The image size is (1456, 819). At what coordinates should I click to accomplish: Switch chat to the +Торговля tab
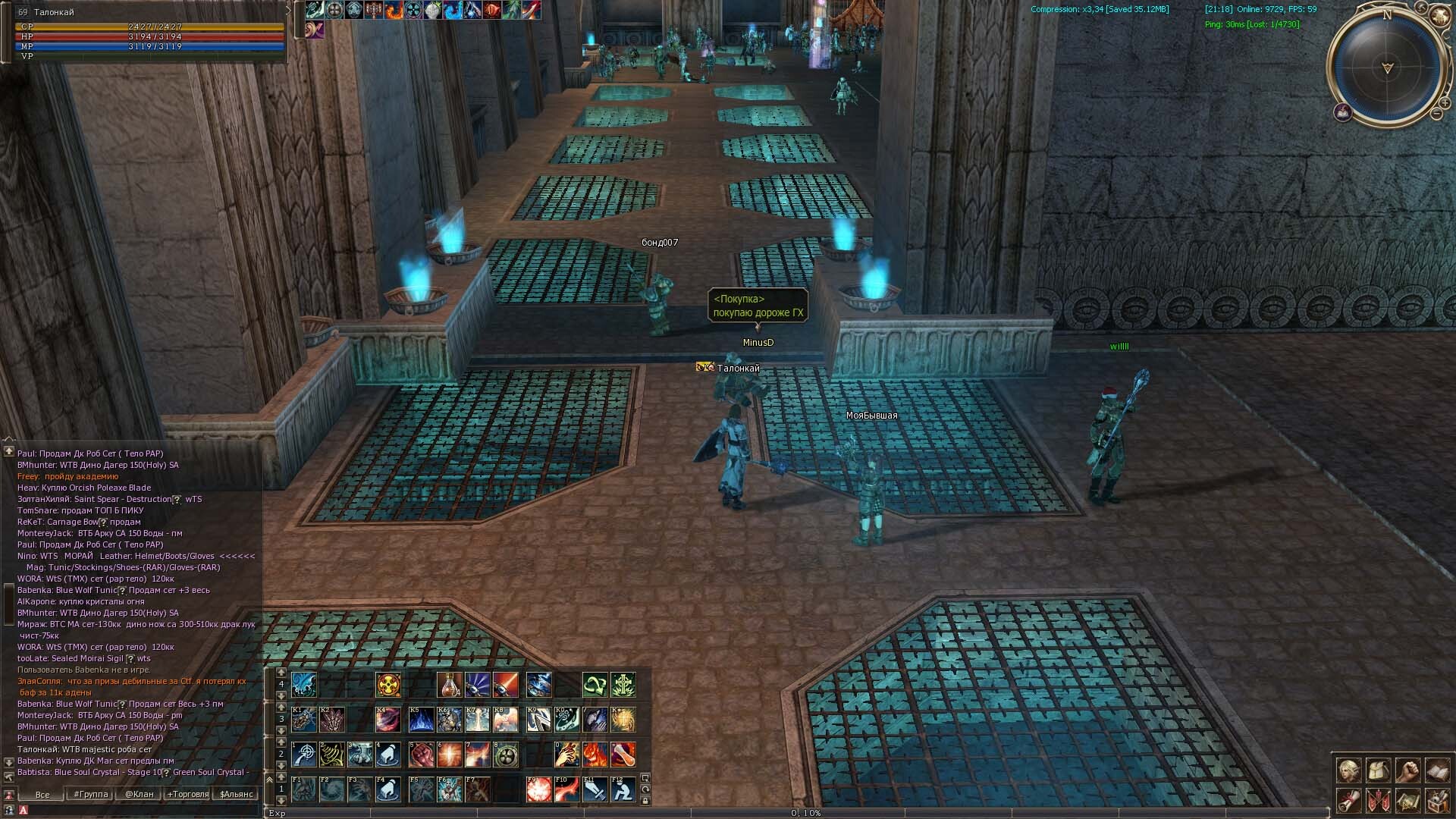187,794
